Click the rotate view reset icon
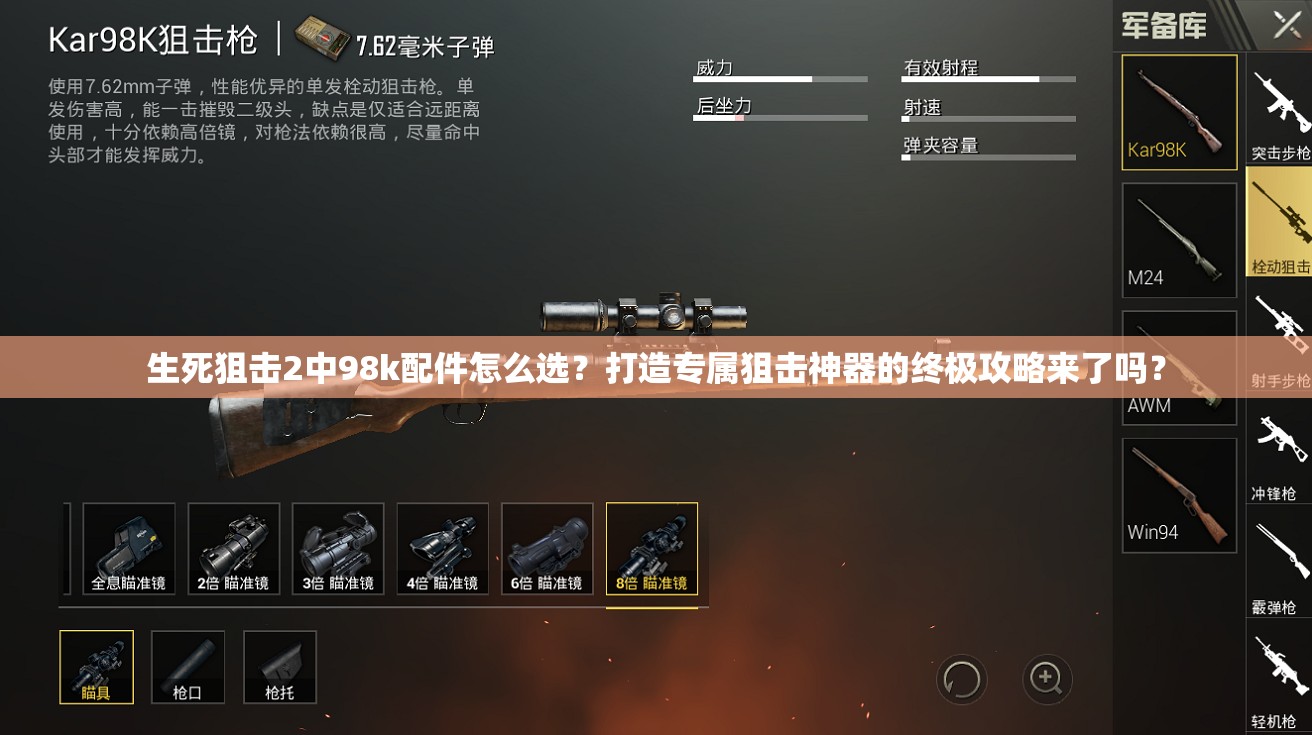This screenshot has width=1312, height=735. 961,679
